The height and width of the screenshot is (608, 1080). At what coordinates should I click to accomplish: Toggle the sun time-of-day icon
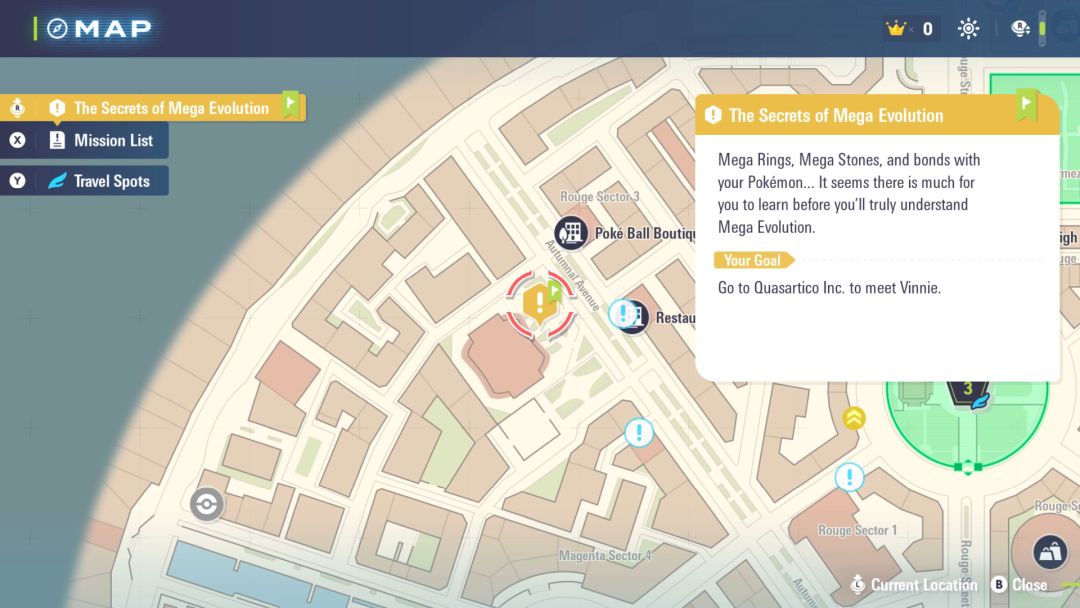pyautogui.click(x=968, y=29)
